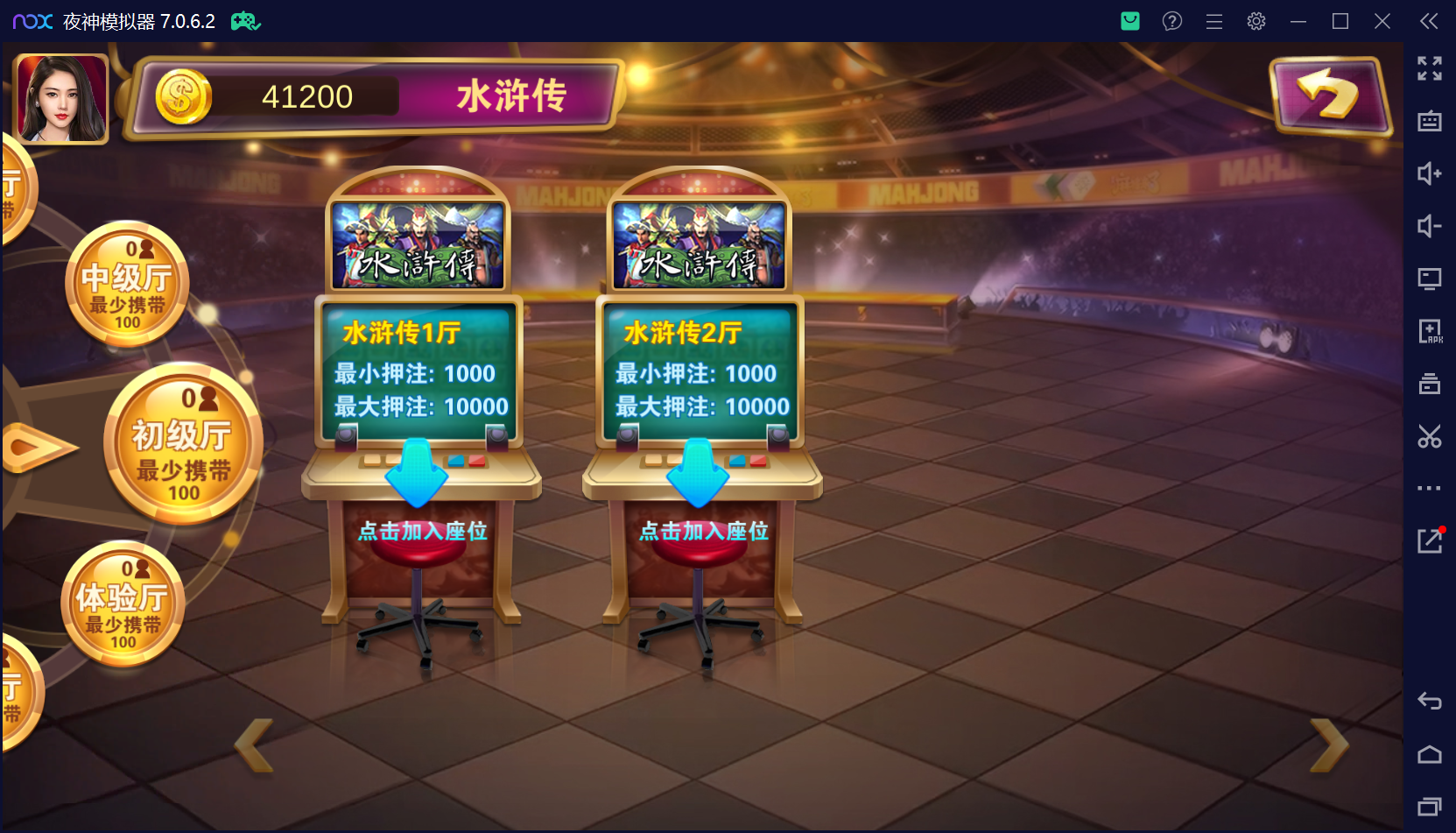
Task: Open the Nox app store
Action: tap(1129, 20)
